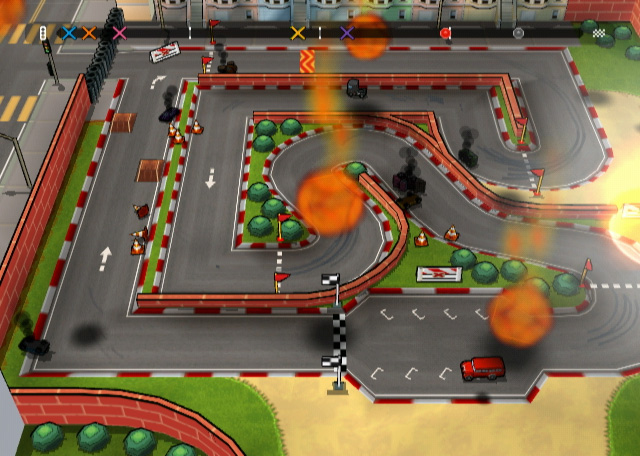
Task: Click the checkered finish flag icon
Action: (x=599, y=33)
